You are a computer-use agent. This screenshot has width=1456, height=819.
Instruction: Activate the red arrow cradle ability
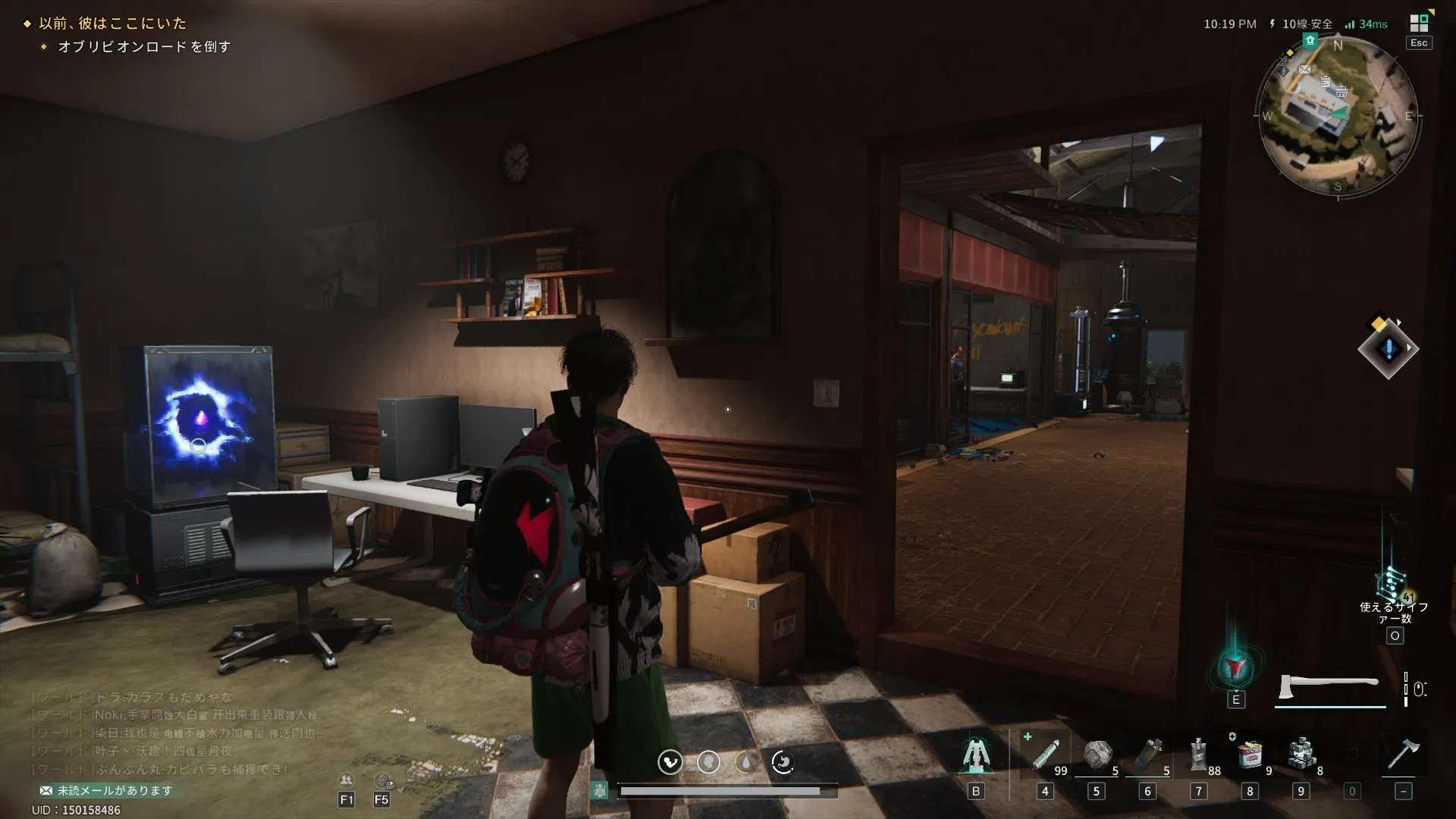click(x=1235, y=668)
